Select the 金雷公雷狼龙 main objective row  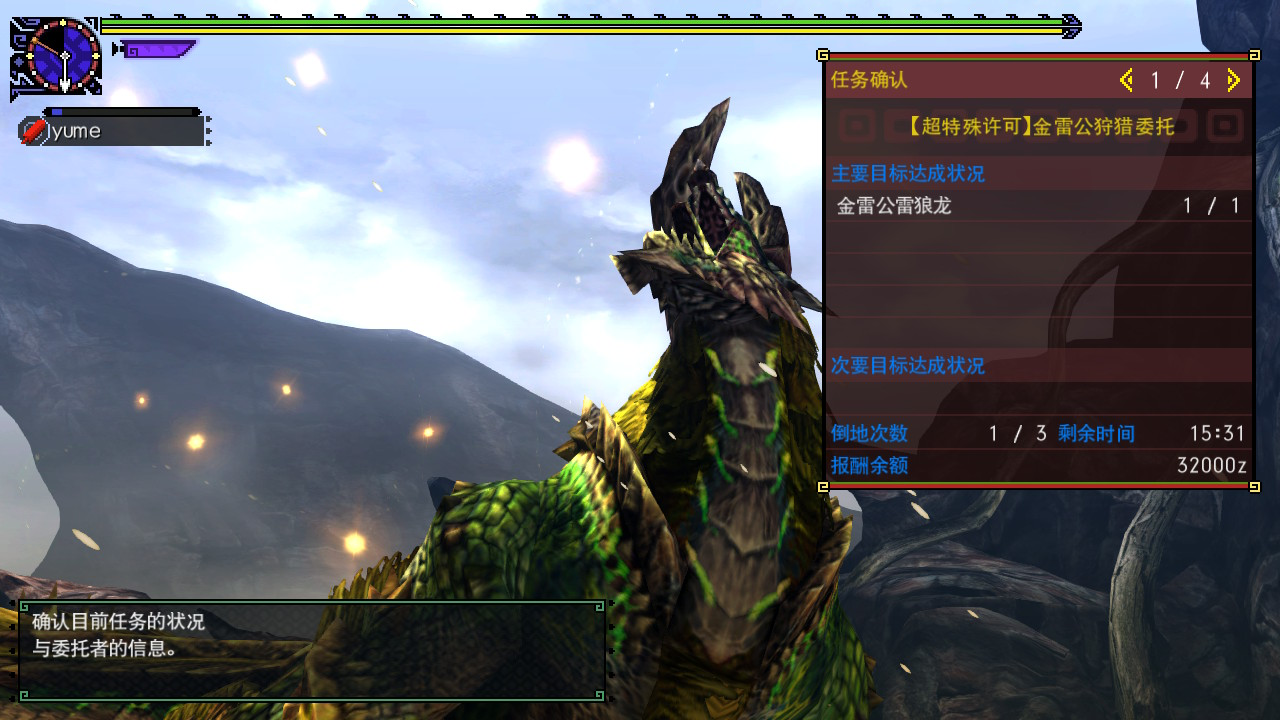point(1038,206)
